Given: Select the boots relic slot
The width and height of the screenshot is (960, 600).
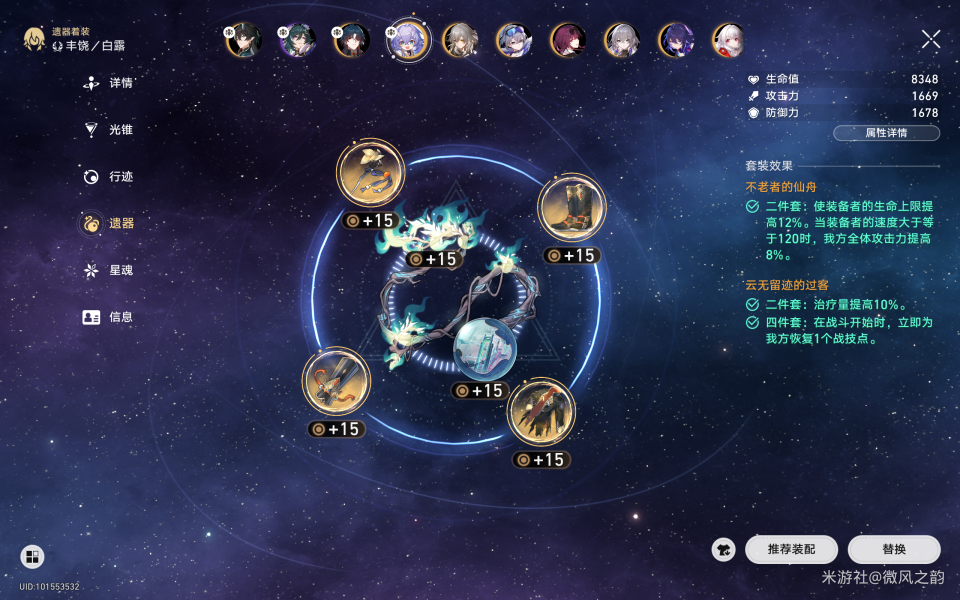Looking at the screenshot, I should click(x=572, y=208).
